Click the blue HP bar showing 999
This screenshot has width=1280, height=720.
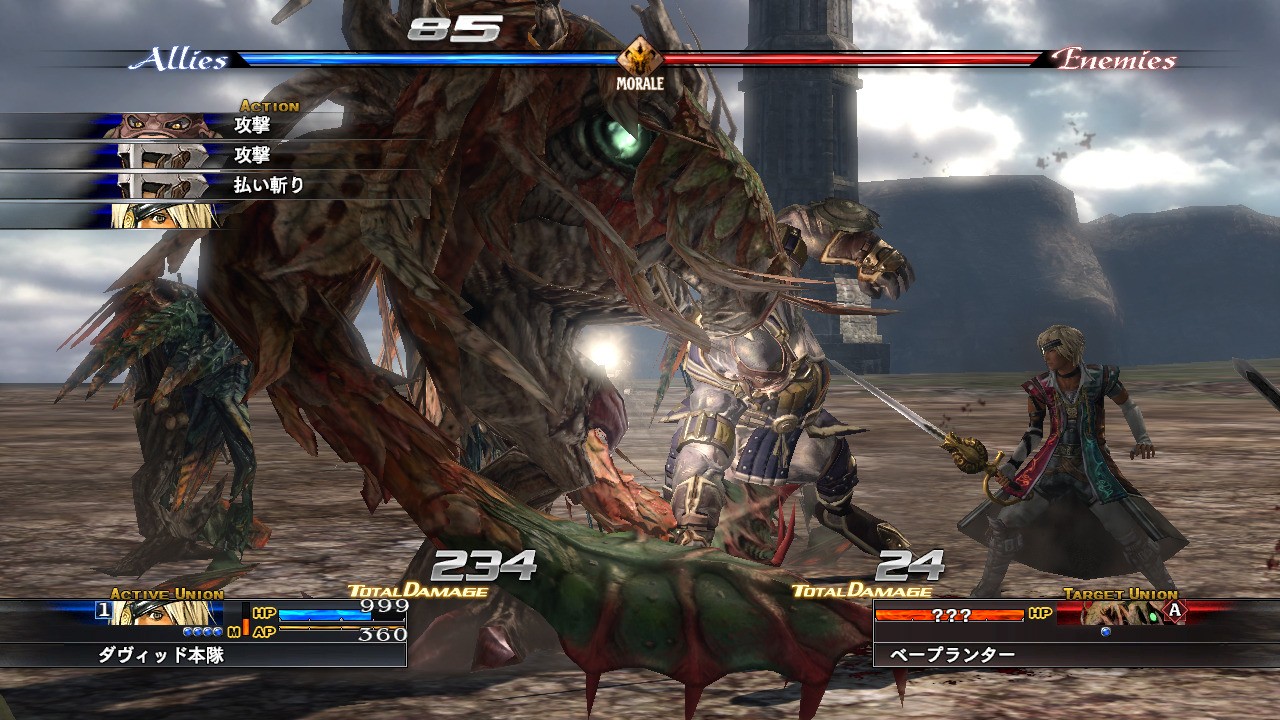325,613
